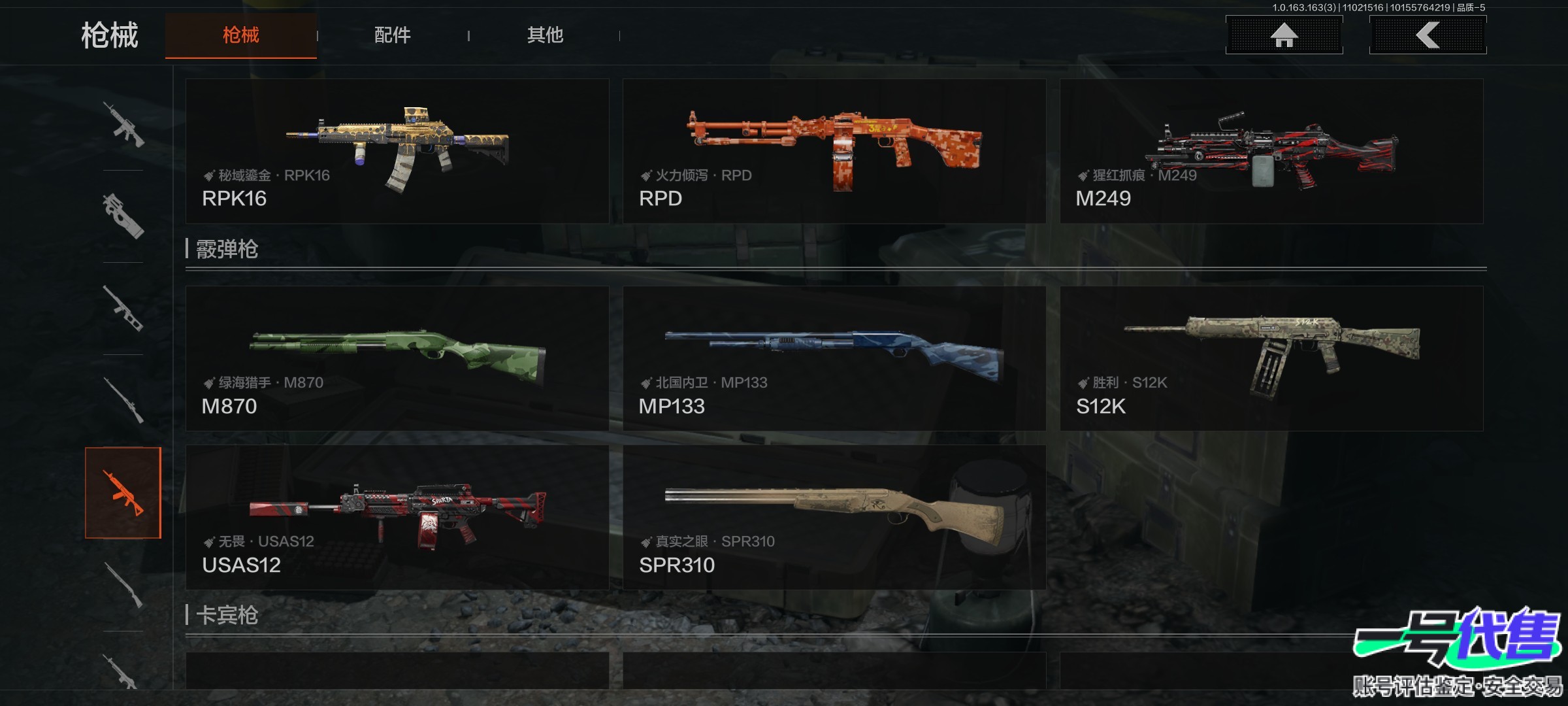This screenshot has height=706, width=1568.
Task: Select the green M870 shotgun
Action: point(397,358)
